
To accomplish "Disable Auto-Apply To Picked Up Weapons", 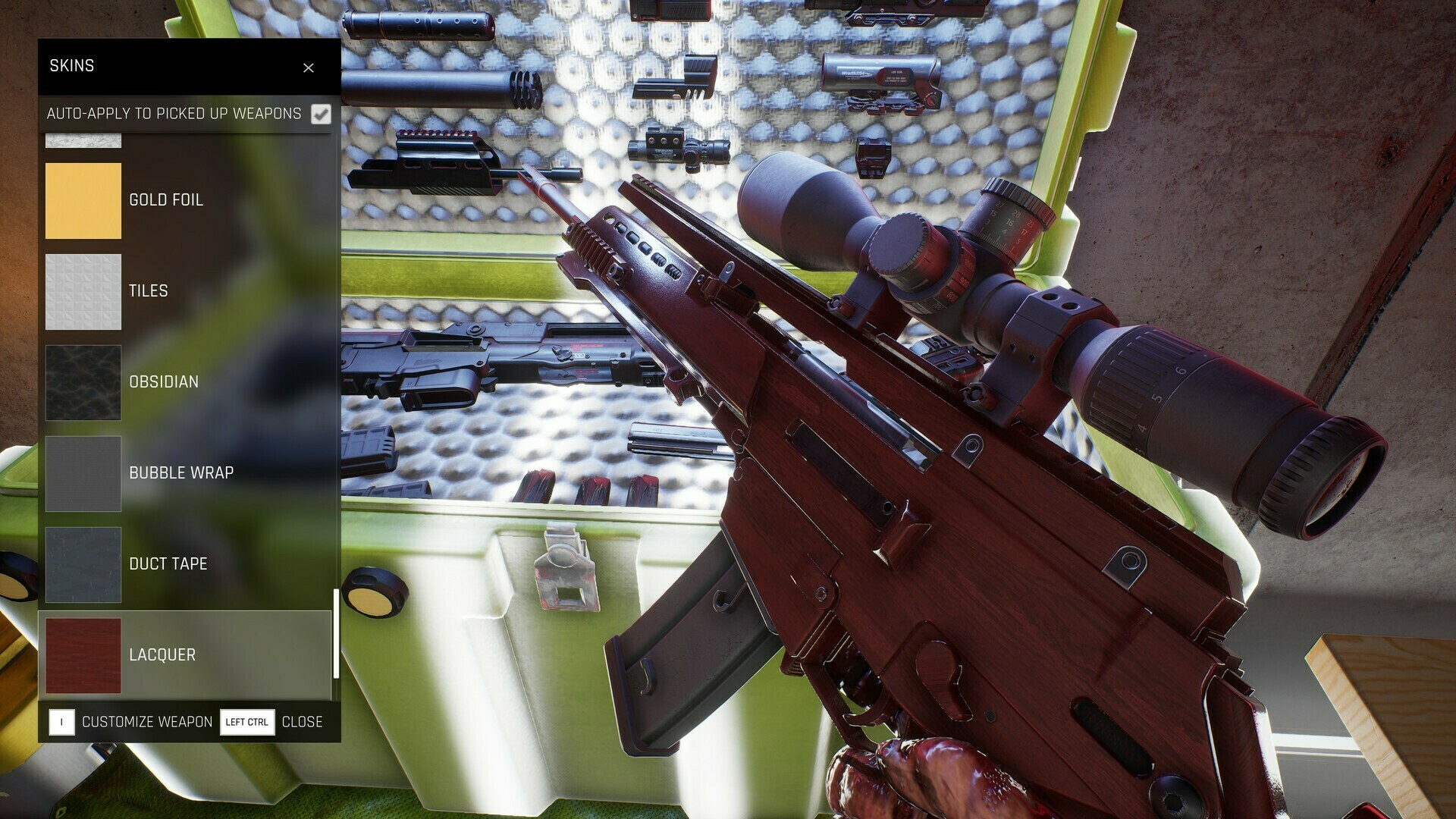I will click(x=322, y=115).
